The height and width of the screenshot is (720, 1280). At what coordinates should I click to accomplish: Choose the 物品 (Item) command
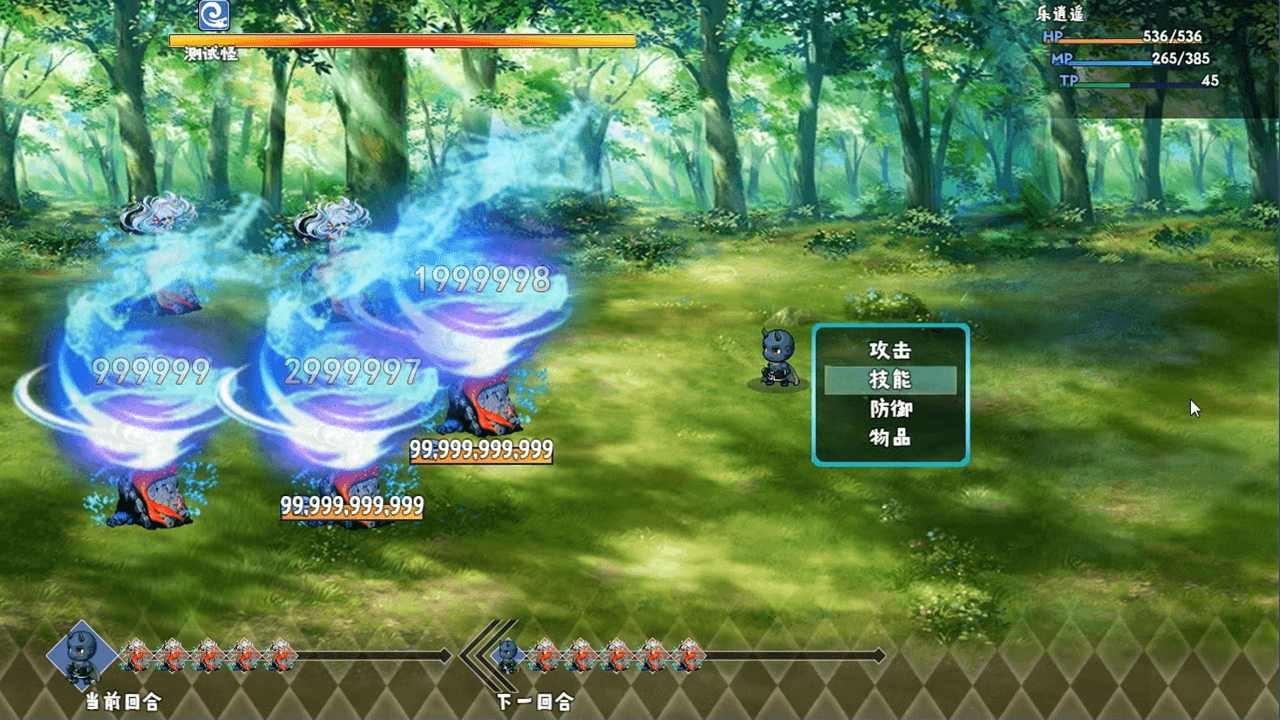coord(888,437)
